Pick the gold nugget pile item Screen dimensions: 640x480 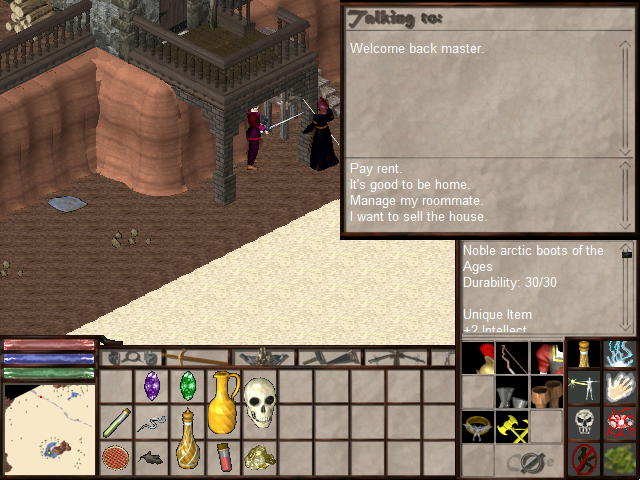pyautogui.click(x=259, y=458)
